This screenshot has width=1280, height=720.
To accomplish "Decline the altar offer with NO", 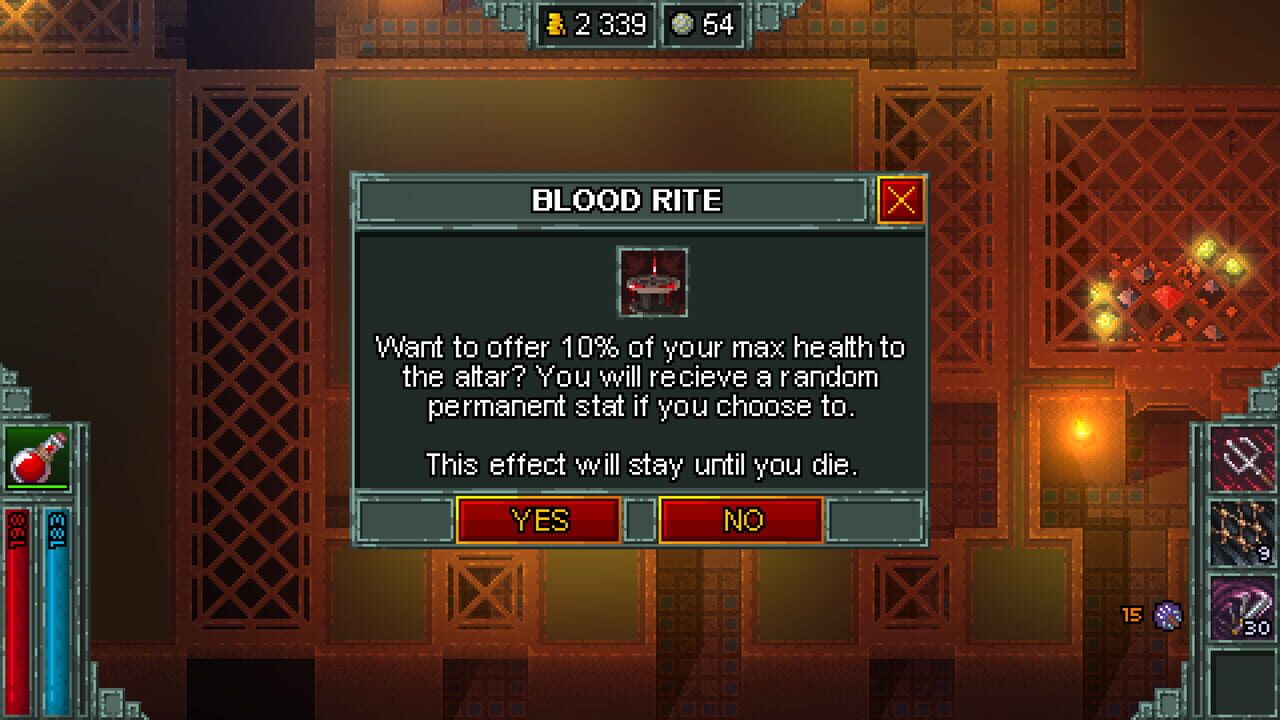I will tap(742, 520).
